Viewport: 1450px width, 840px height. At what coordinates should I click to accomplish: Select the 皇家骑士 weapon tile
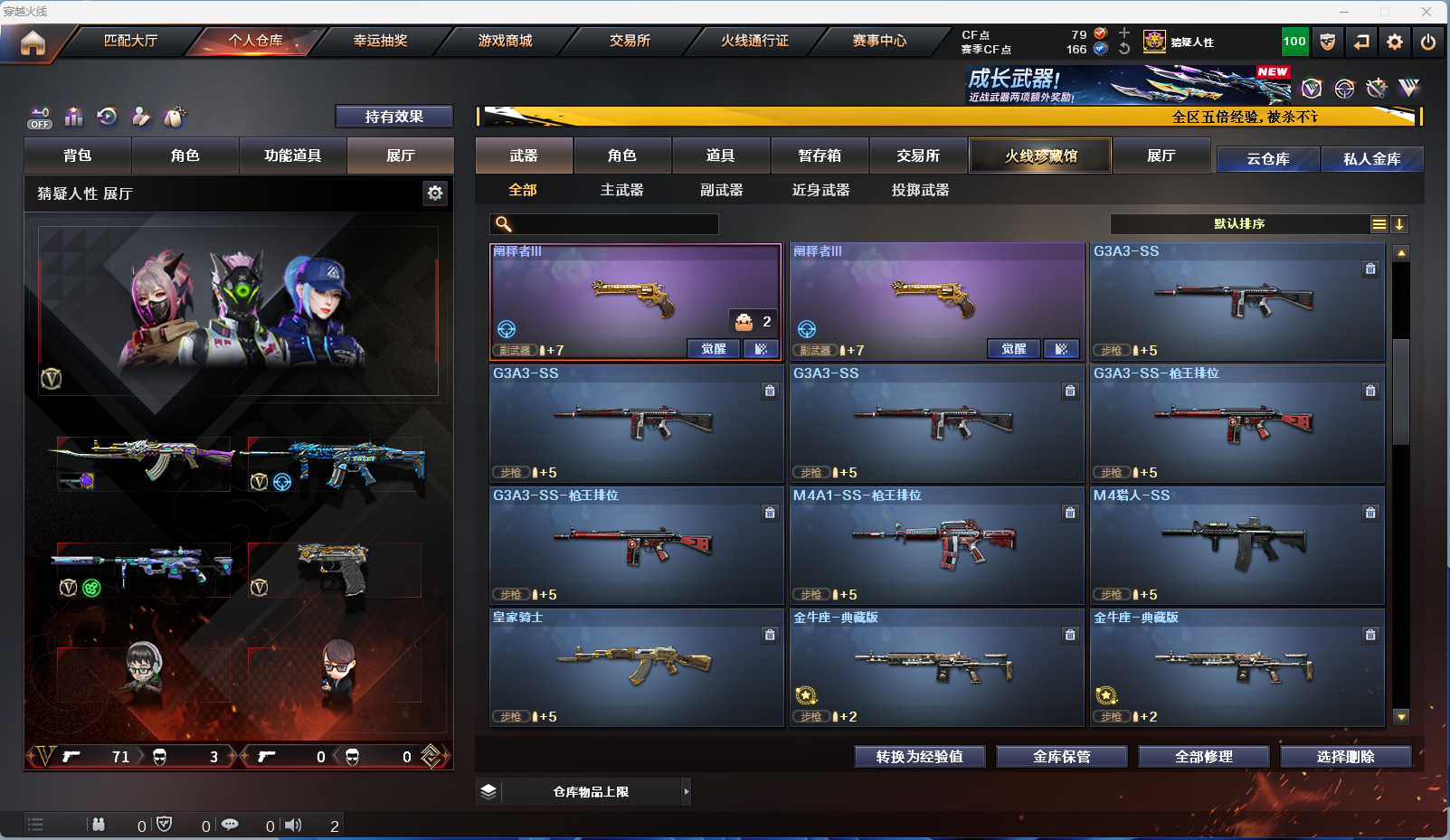tap(636, 667)
